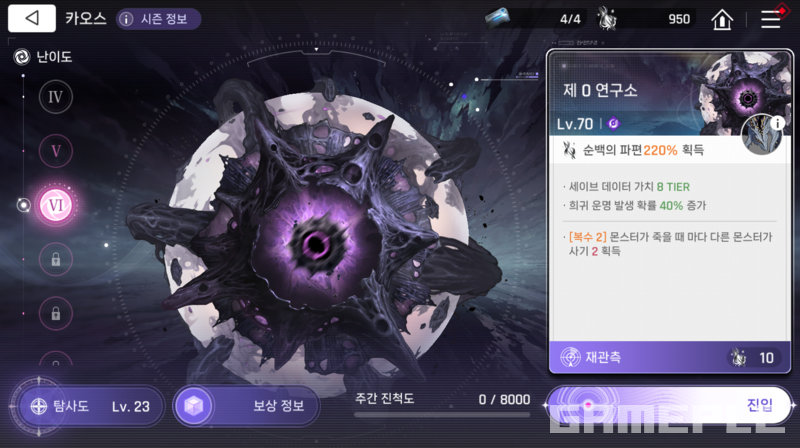Screen dimensions: 800x448
Task: Show the 보상 정보 reward info
Action: [246, 407]
